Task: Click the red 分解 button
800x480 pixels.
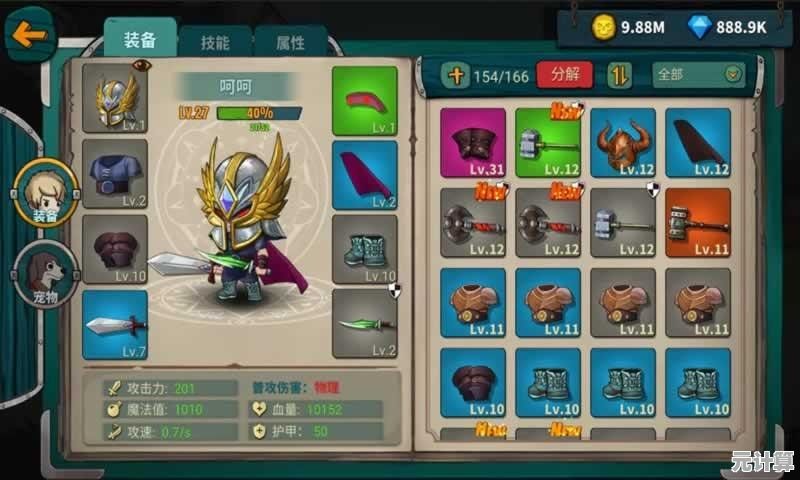Action: click(x=564, y=75)
